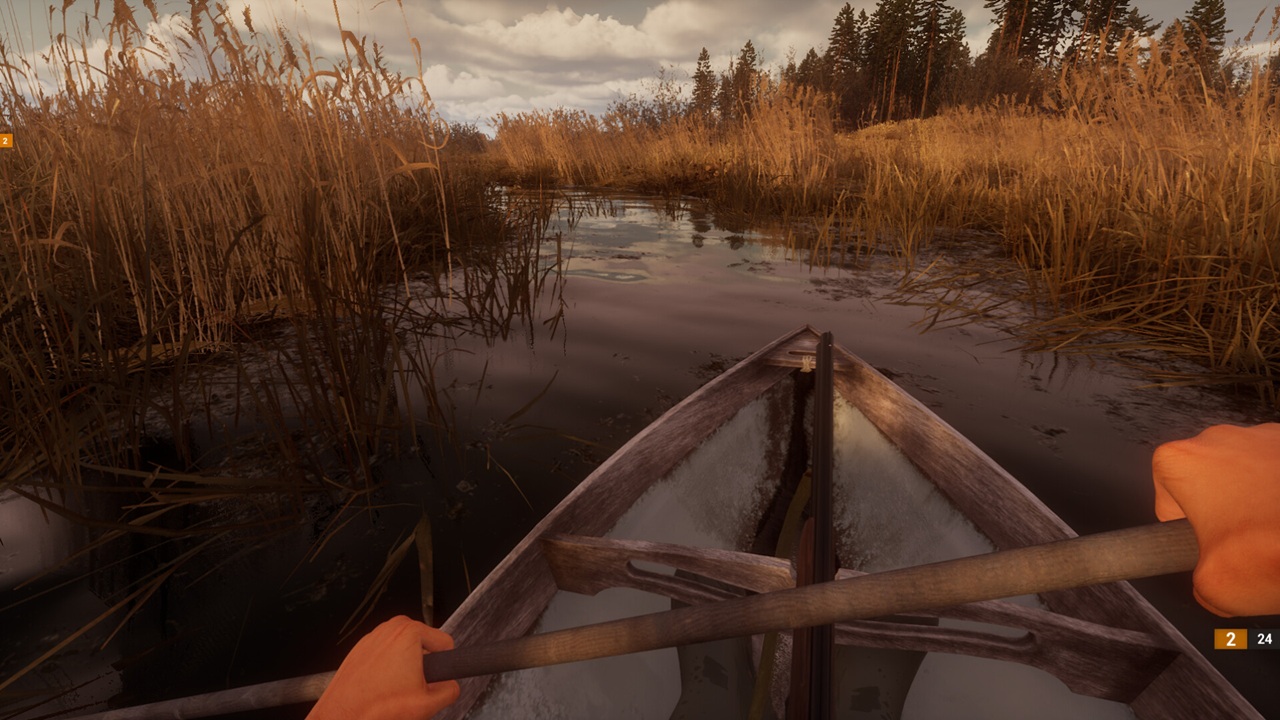Click the orange notification badge top-left

[5, 140]
